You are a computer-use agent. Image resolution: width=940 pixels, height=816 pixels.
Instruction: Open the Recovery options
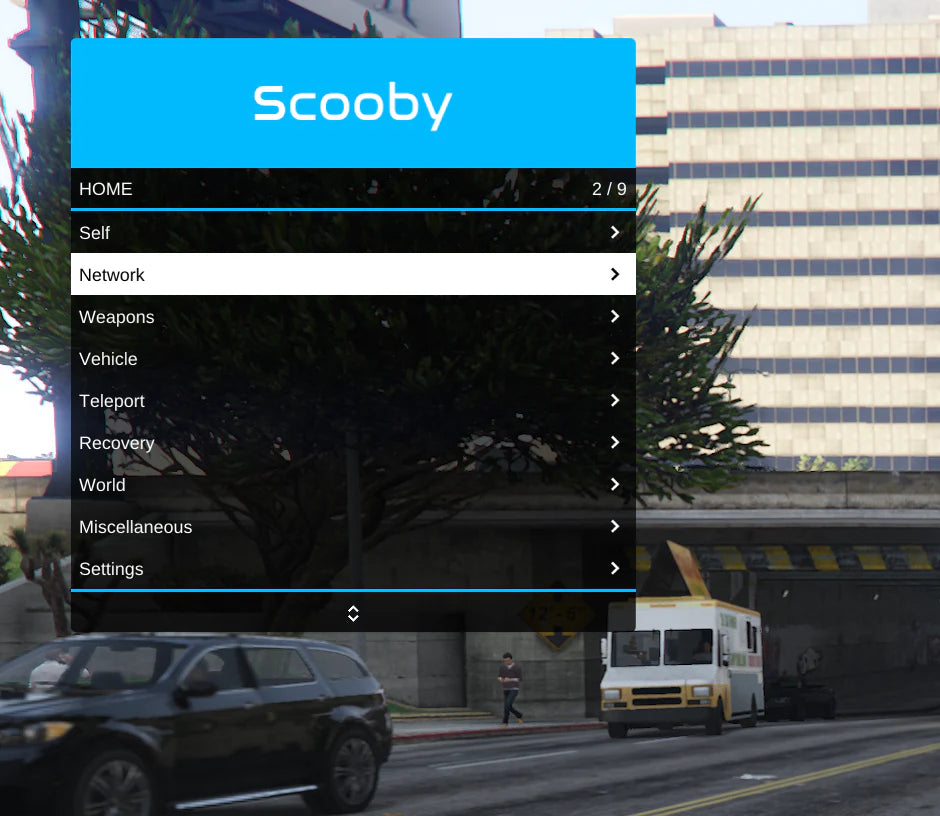pyautogui.click(x=352, y=442)
